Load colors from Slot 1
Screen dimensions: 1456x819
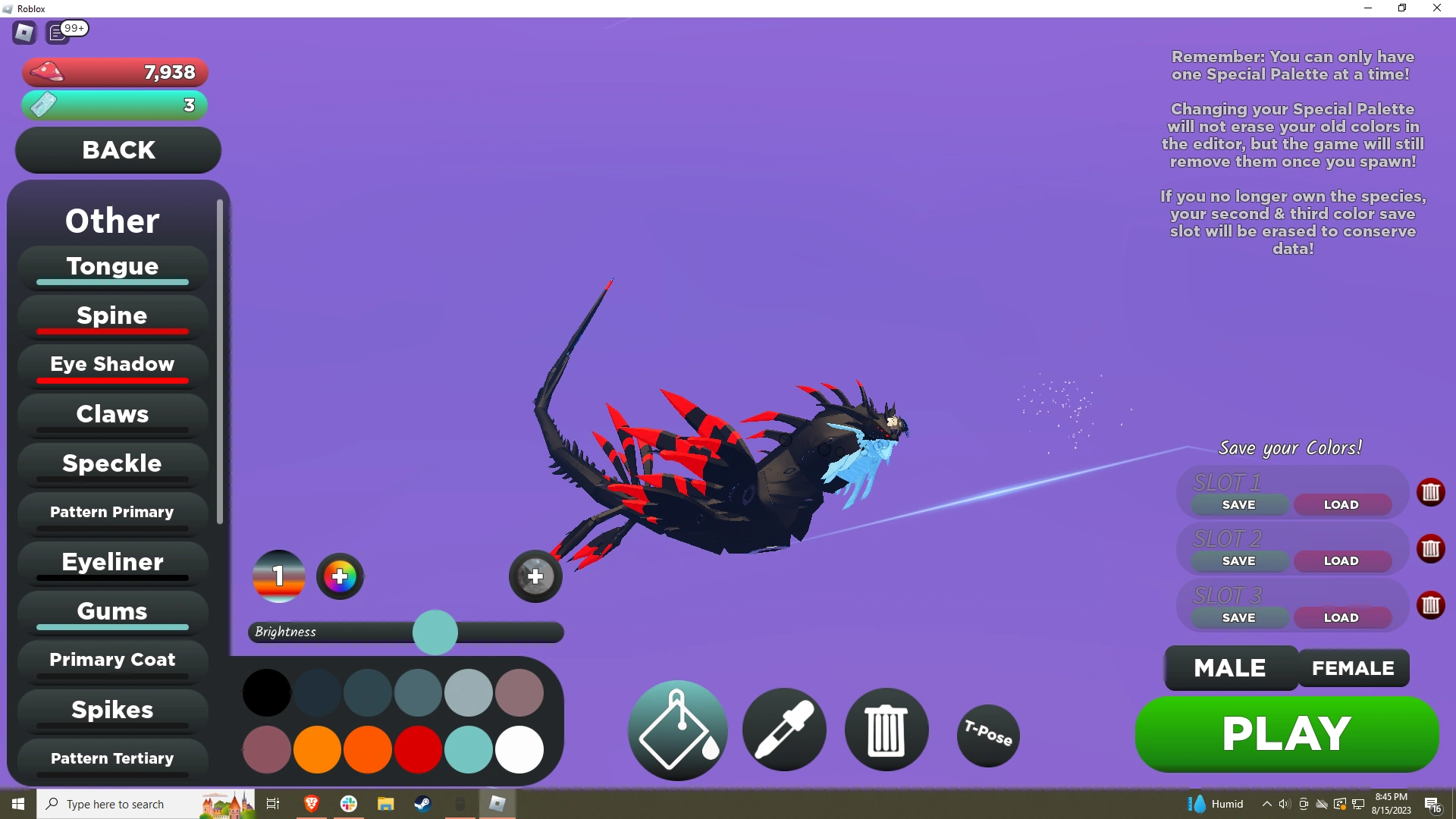tap(1341, 504)
